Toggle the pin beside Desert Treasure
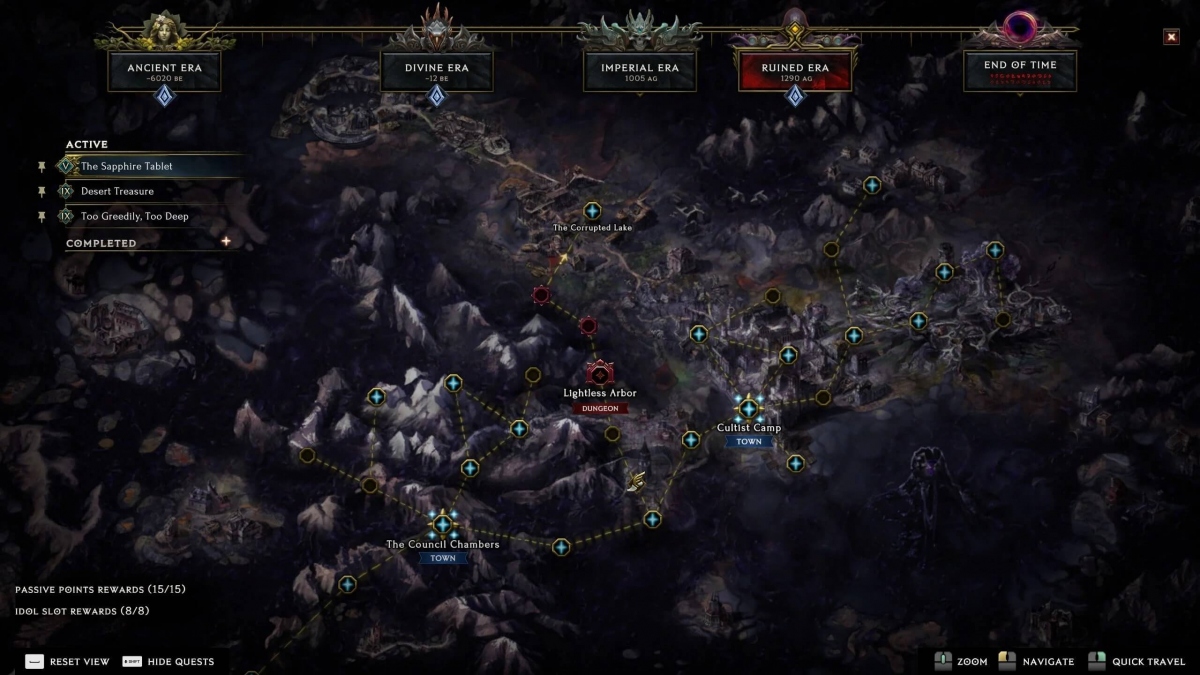 coord(42,191)
